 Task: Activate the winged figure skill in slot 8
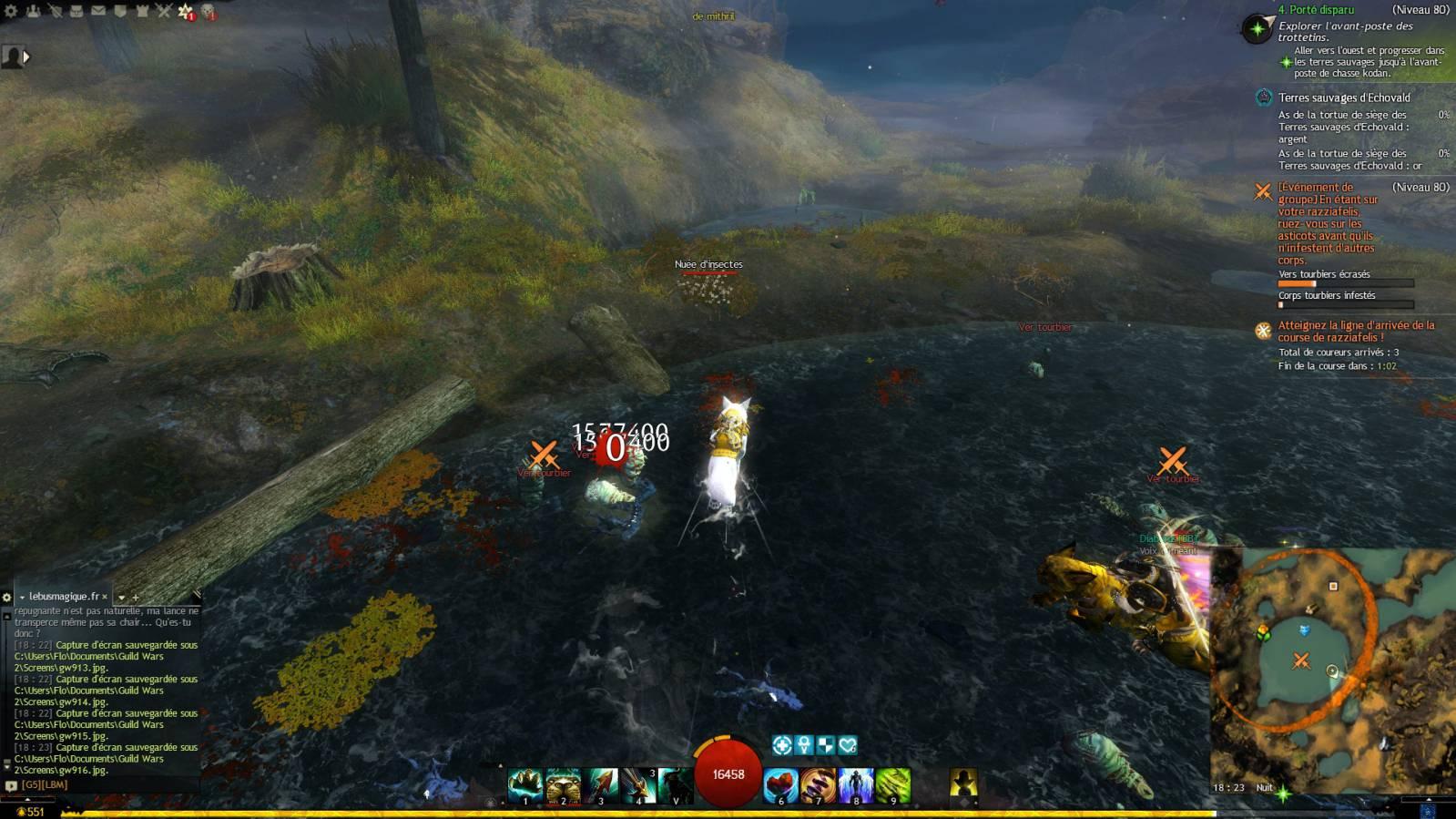(856, 784)
